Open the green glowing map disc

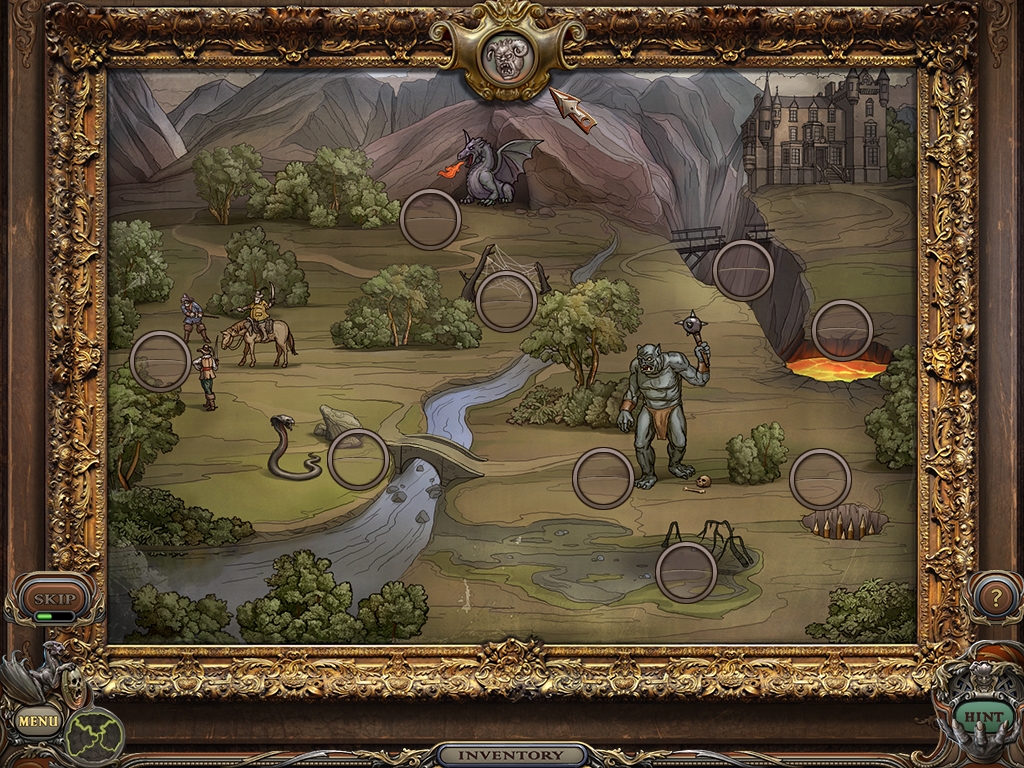(x=95, y=737)
